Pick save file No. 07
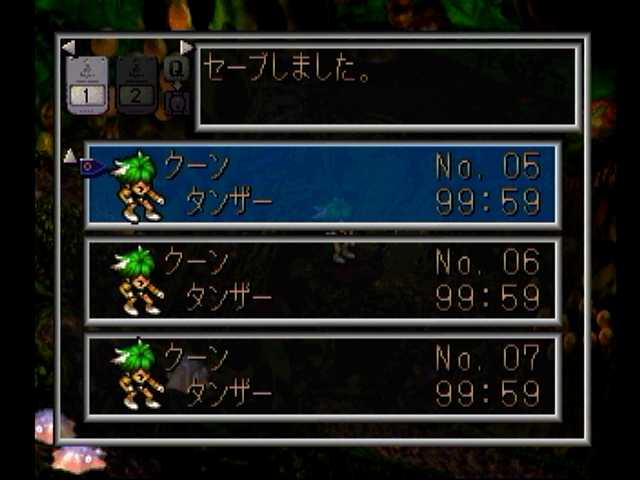The image size is (640, 480). tap(322, 377)
